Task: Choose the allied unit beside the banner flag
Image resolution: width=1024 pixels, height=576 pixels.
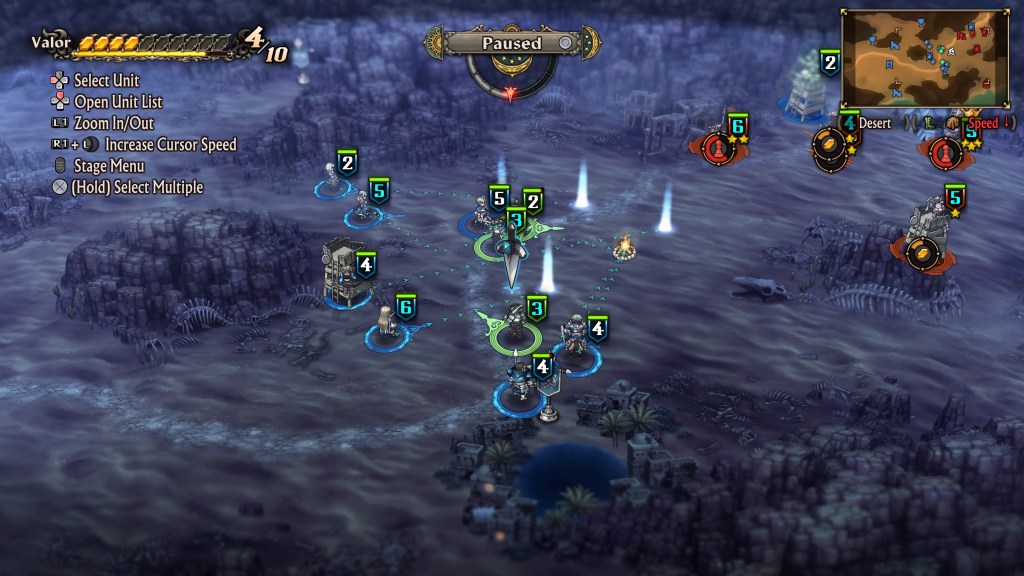Action: (519, 382)
